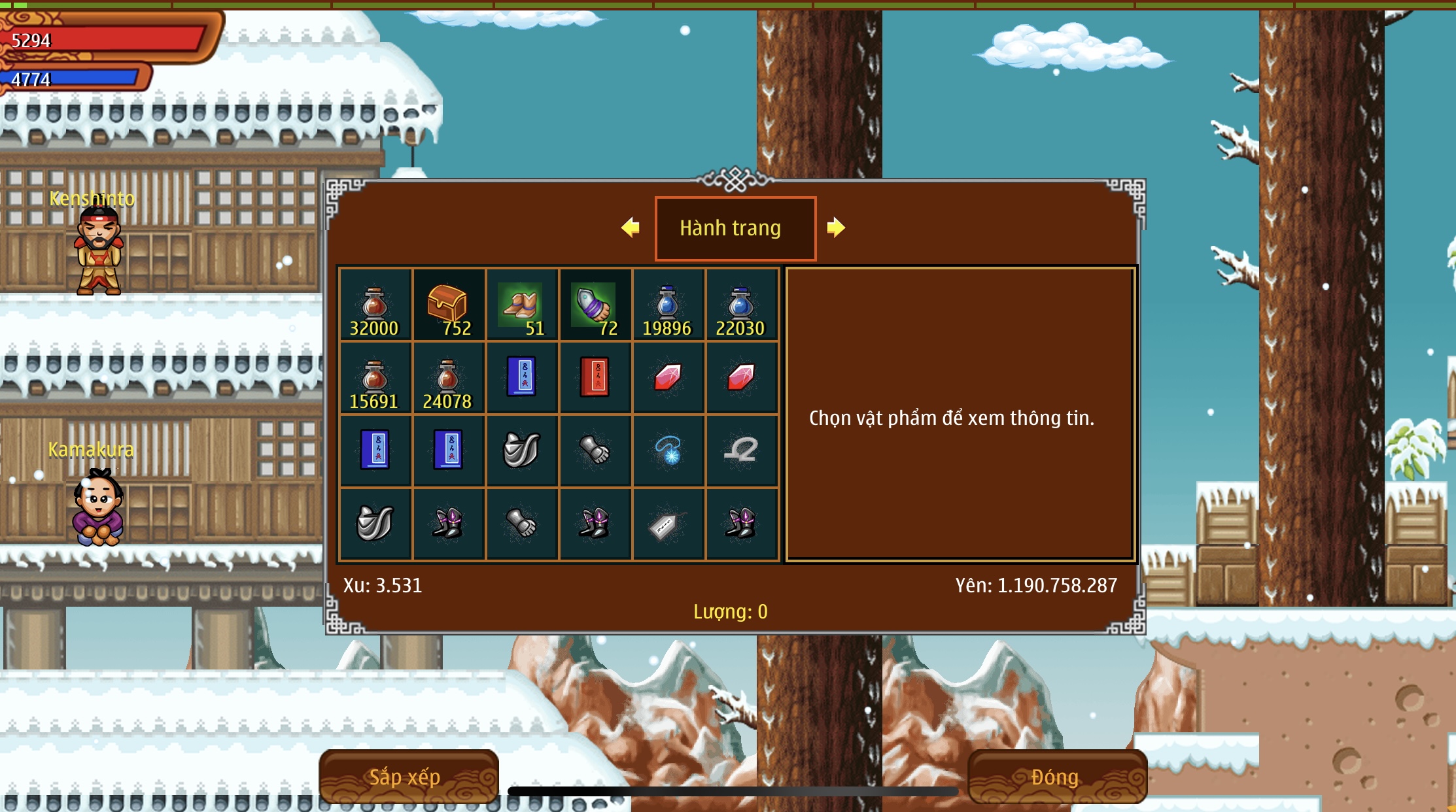Image resolution: width=1456 pixels, height=812 pixels.
Task: Select the blue potion stack of 19896
Action: (668, 305)
